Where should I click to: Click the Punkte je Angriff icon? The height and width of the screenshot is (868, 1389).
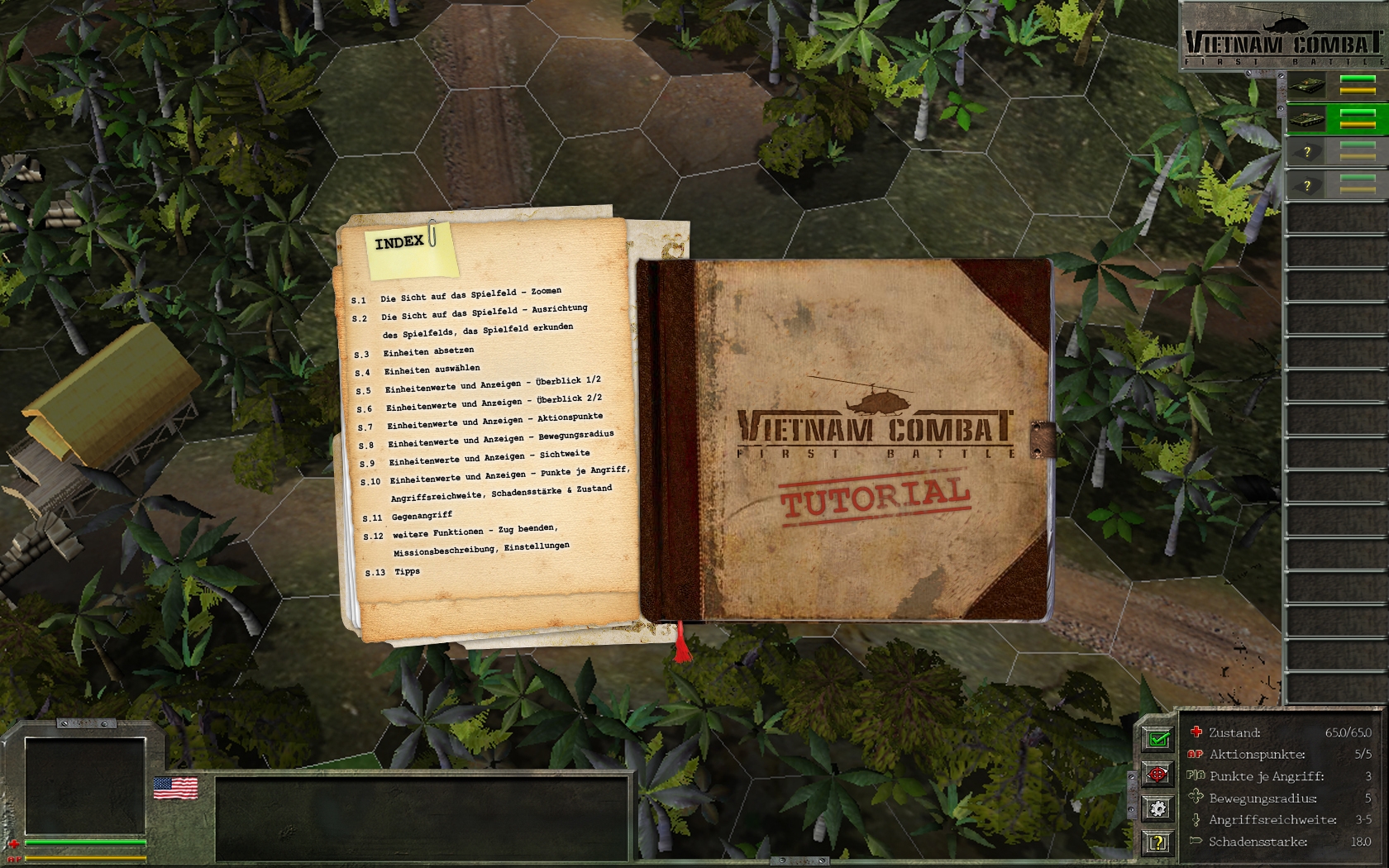pos(1196,775)
